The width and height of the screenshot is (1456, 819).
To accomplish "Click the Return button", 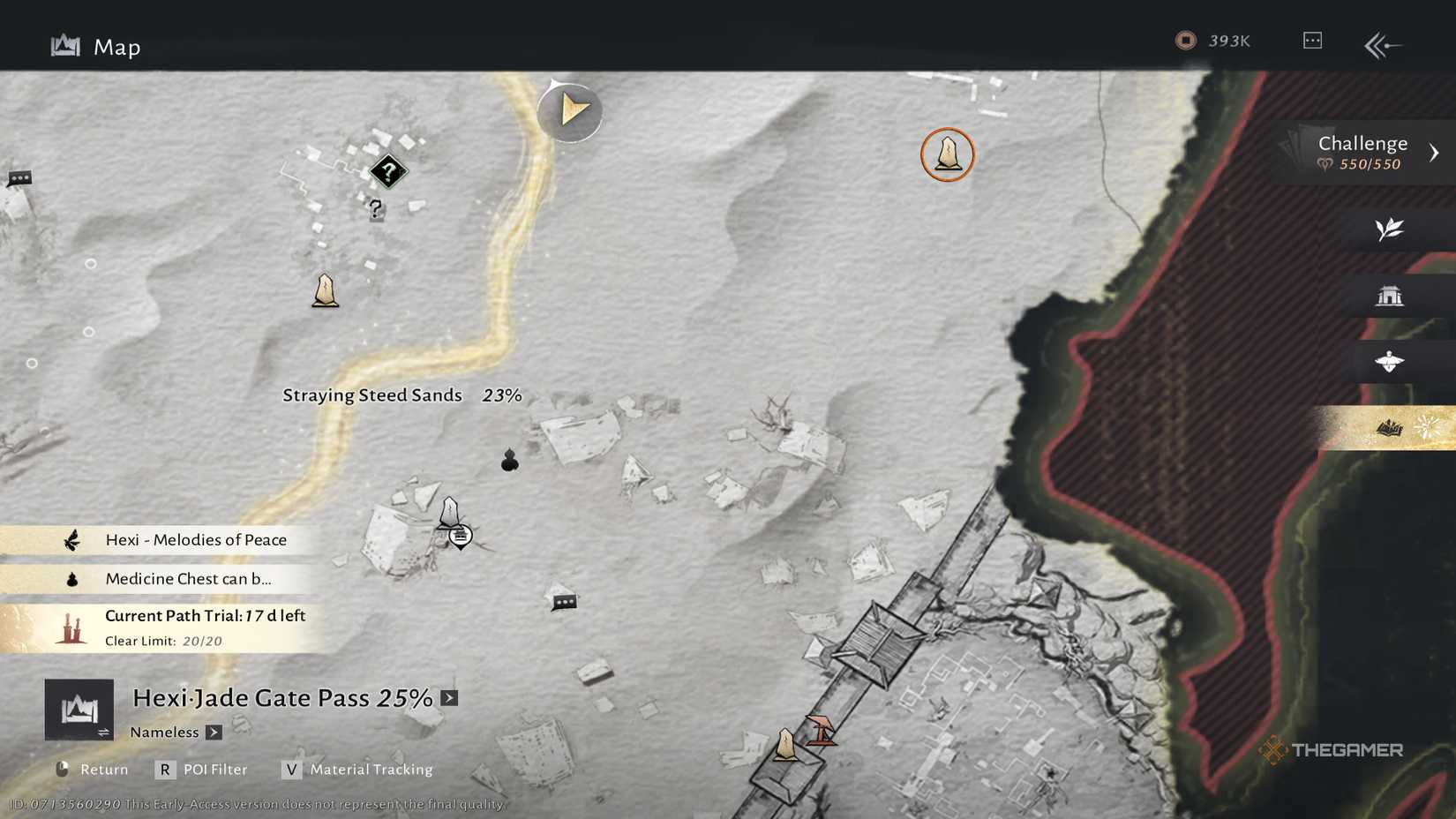I will coord(91,769).
